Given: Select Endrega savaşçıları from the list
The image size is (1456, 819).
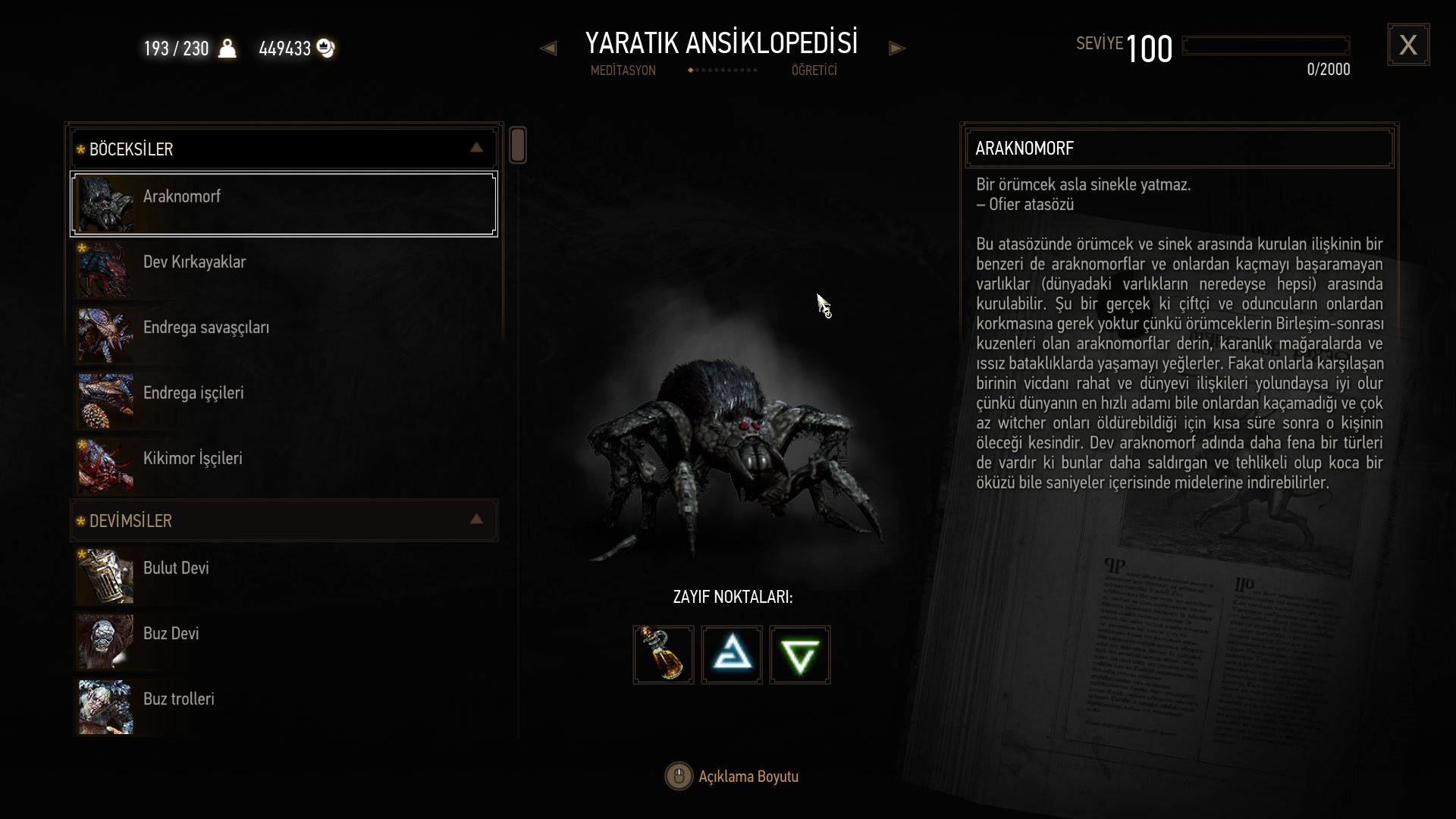Looking at the screenshot, I should 284,334.
